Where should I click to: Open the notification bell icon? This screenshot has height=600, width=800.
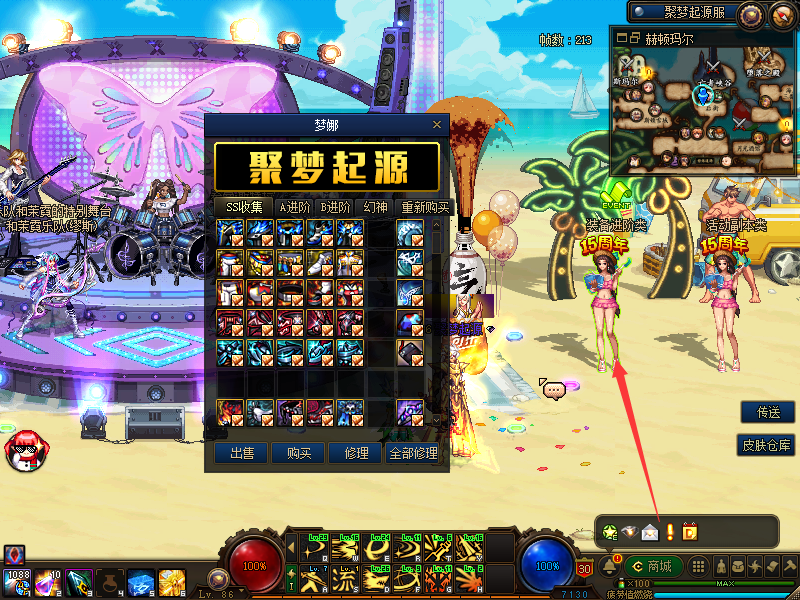pos(608,567)
